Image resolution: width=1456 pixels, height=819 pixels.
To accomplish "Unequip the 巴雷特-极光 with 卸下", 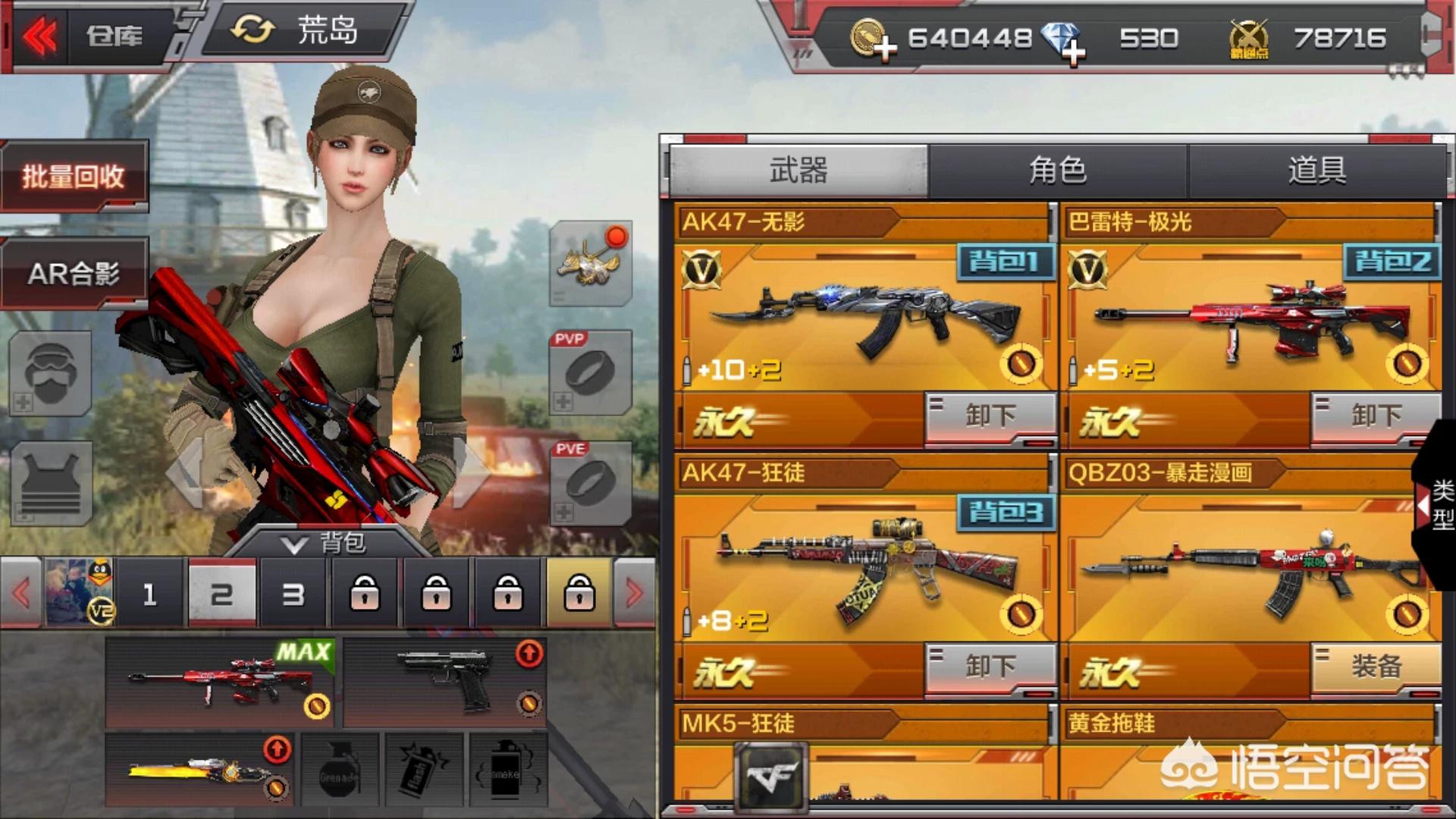I will [1376, 416].
